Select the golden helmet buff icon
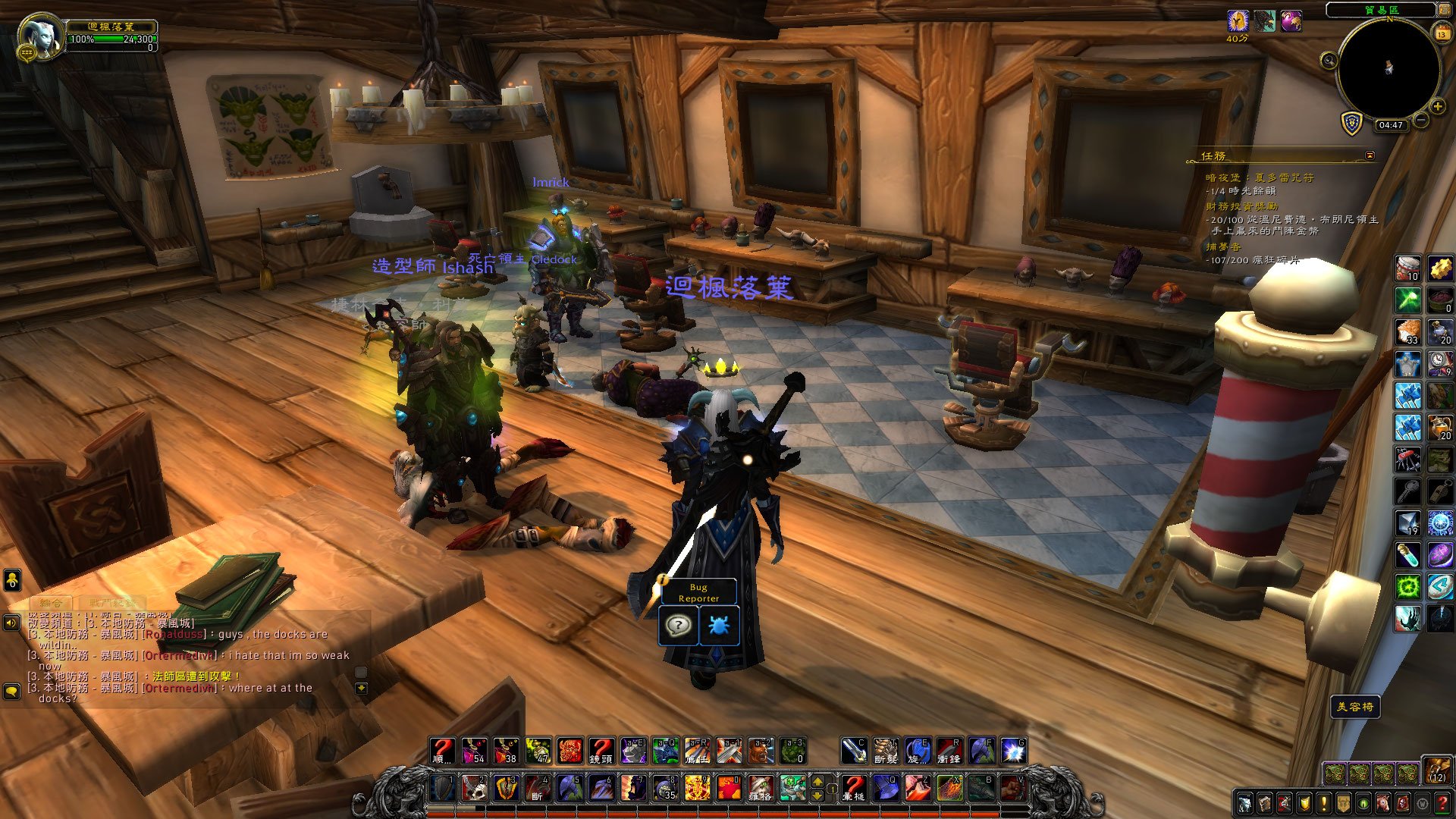Image resolution: width=1456 pixels, height=819 pixels. click(1238, 21)
